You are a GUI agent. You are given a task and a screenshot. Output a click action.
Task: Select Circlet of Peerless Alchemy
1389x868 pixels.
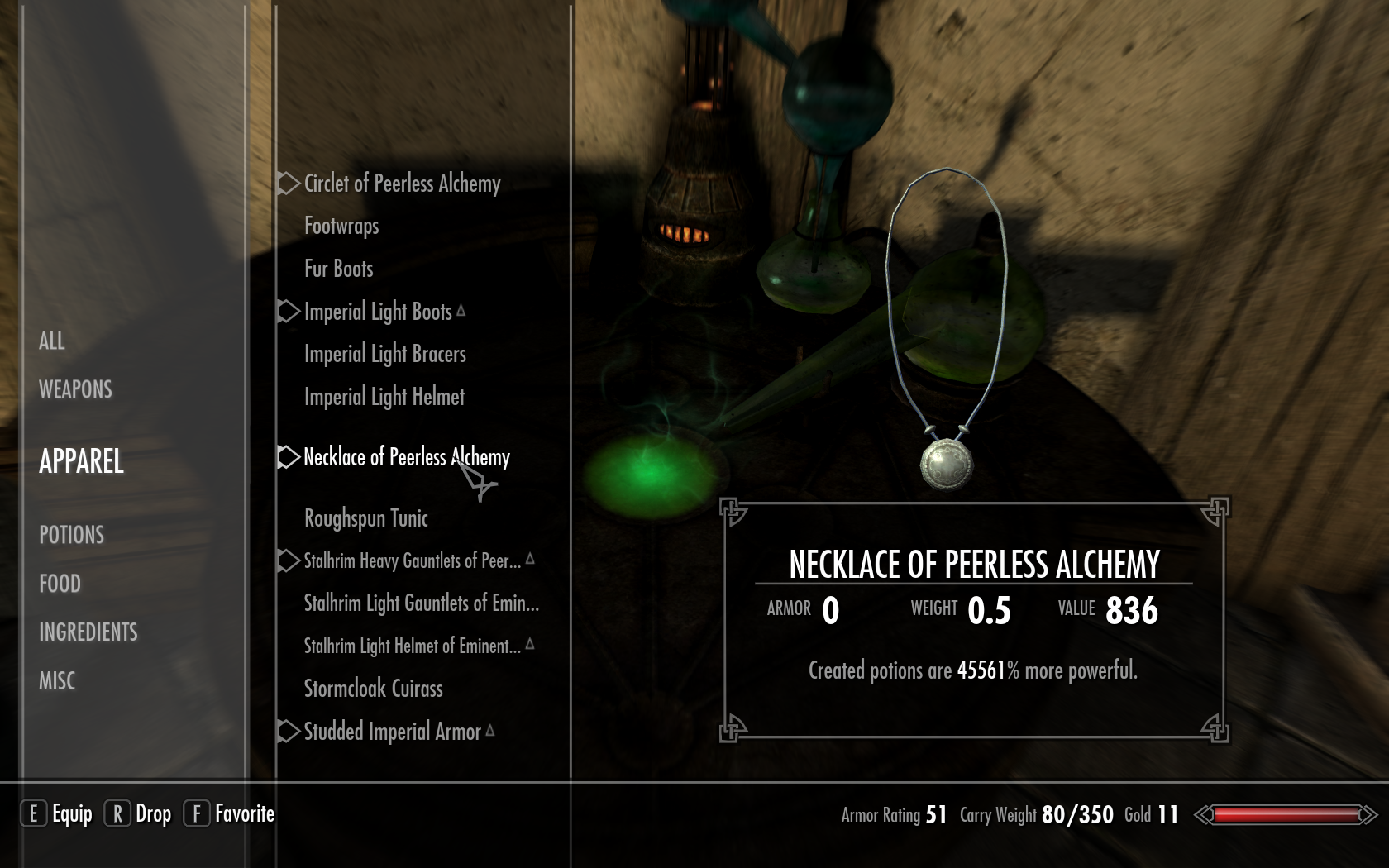tap(402, 184)
